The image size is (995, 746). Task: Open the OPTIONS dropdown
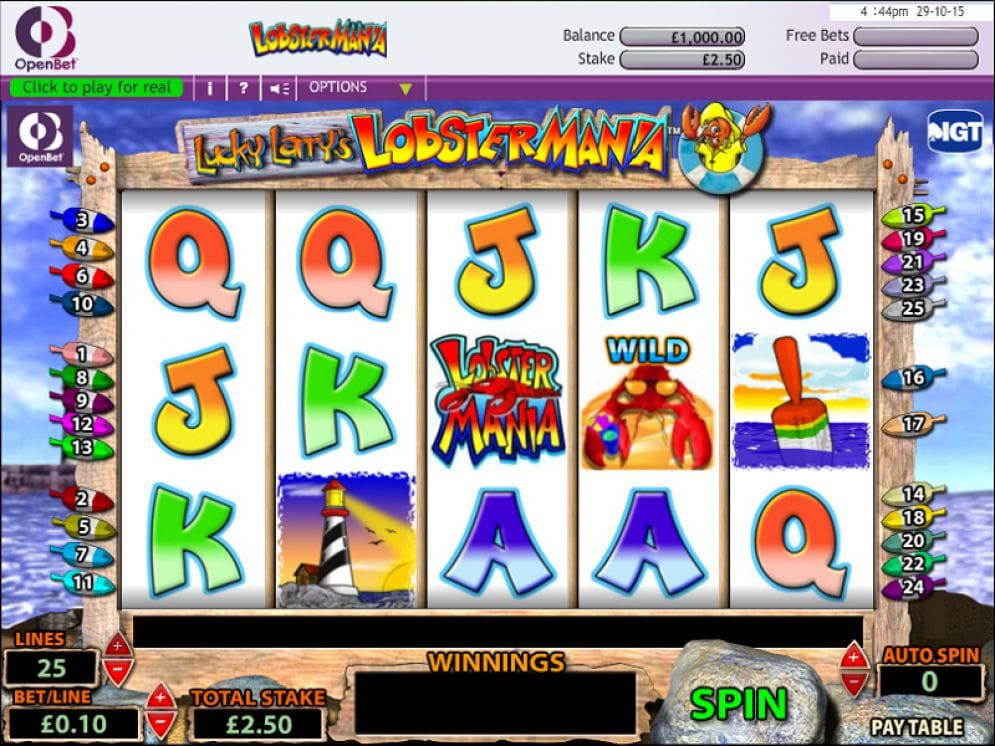click(x=360, y=88)
